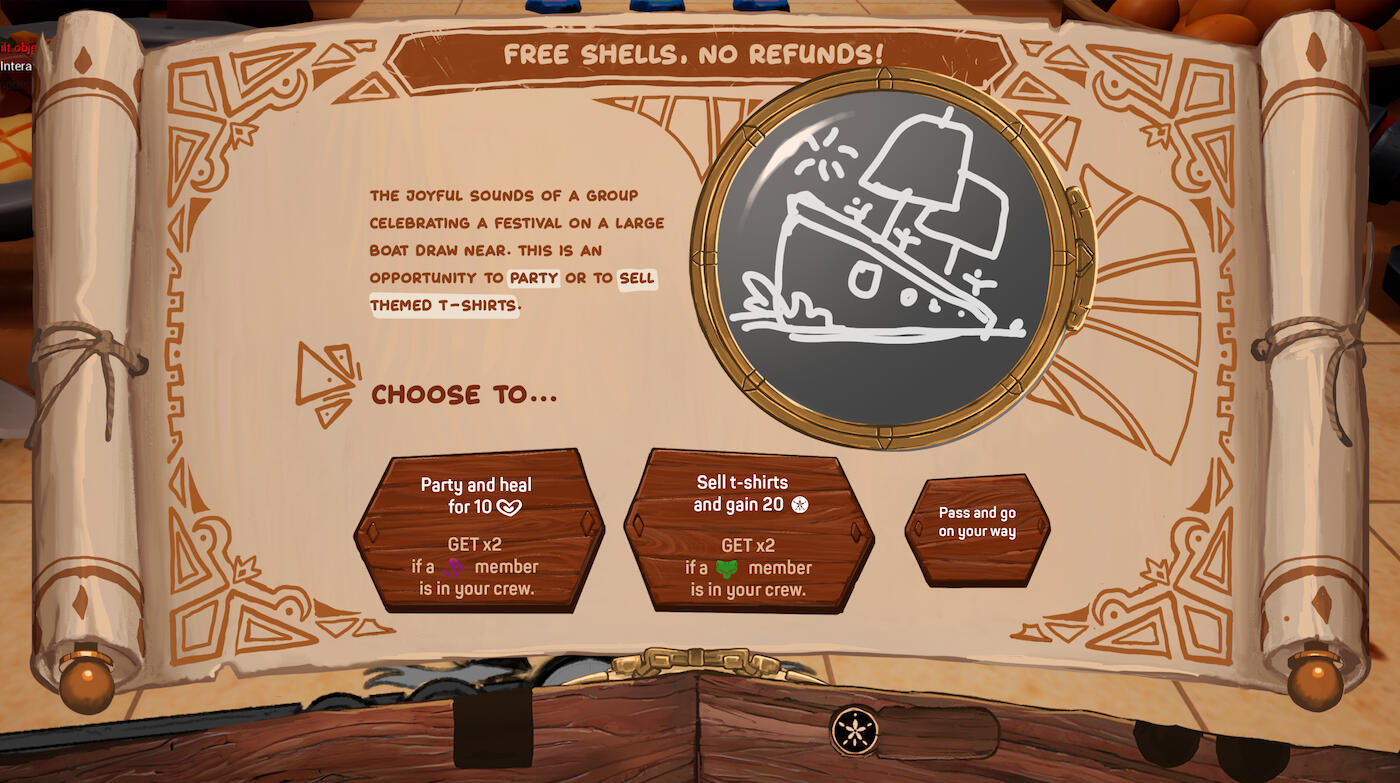This screenshot has width=1400, height=783.
Task: Select Sell t-shirts and gain 20
Action: (749, 530)
